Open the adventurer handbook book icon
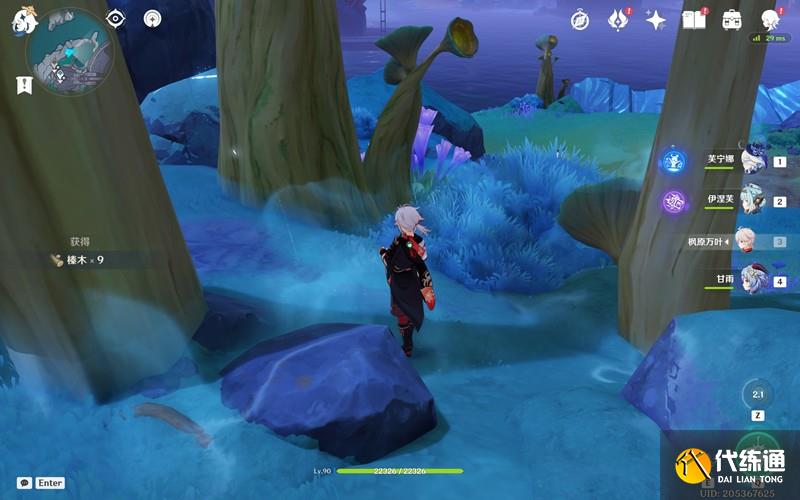Screen dimensions: 800x500 (x=693, y=19)
